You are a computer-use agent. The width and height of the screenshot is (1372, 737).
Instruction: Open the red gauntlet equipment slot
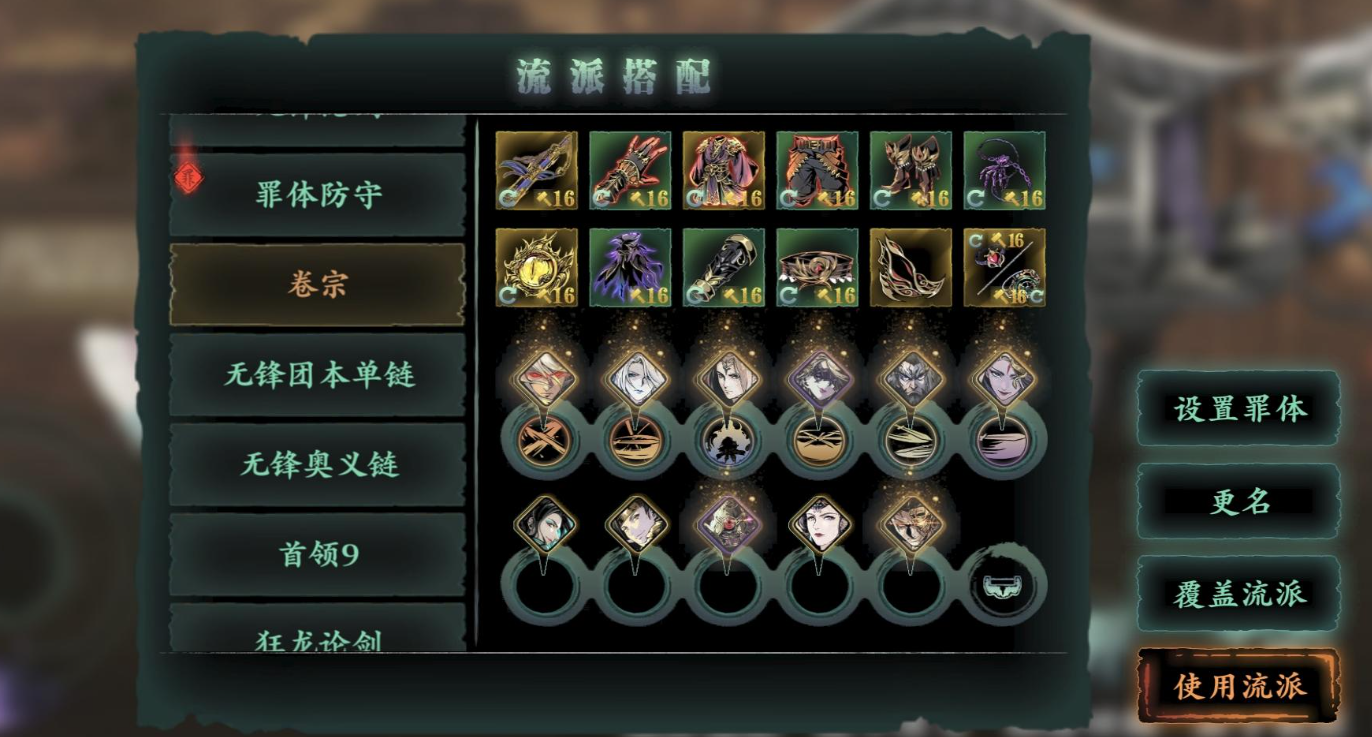click(629, 170)
